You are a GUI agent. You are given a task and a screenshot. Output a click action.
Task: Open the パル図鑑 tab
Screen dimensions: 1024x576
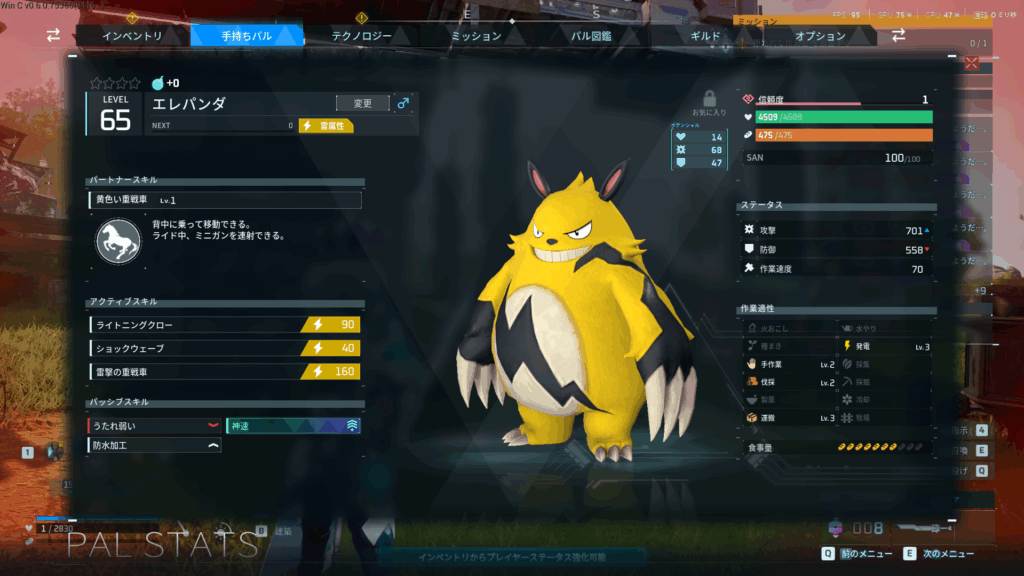[591, 36]
